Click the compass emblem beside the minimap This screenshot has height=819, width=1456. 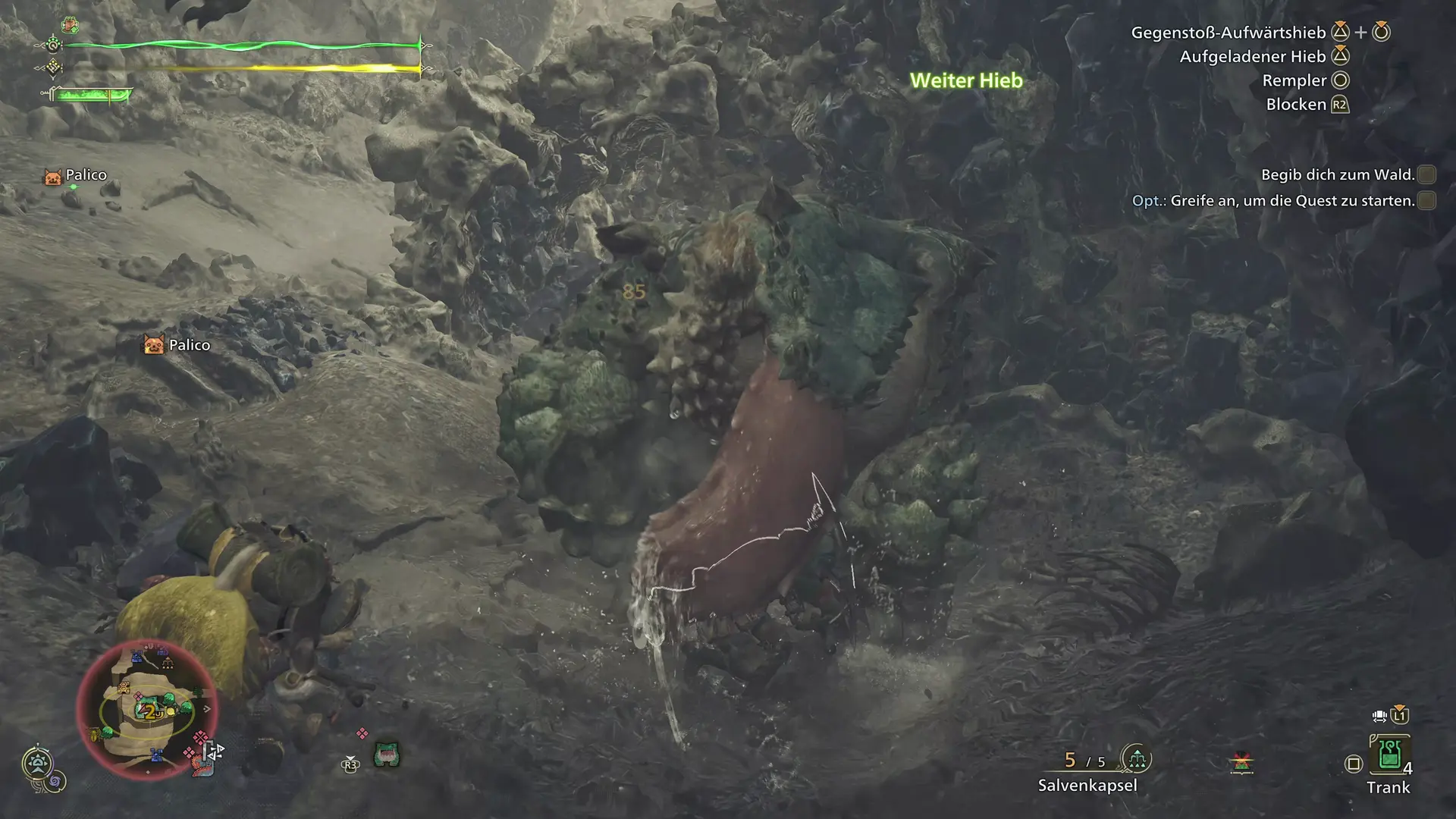(x=37, y=763)
